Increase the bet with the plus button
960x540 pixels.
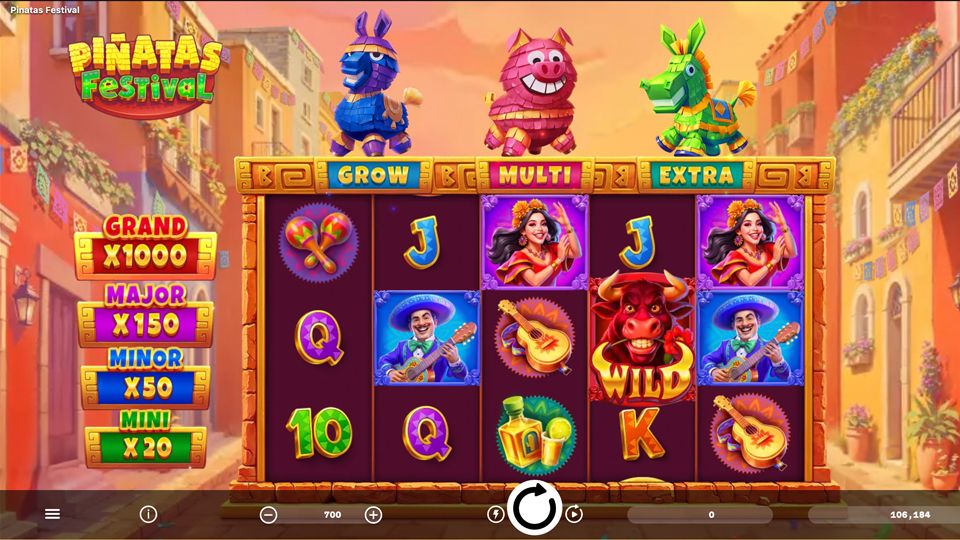(x=373, y=515)
